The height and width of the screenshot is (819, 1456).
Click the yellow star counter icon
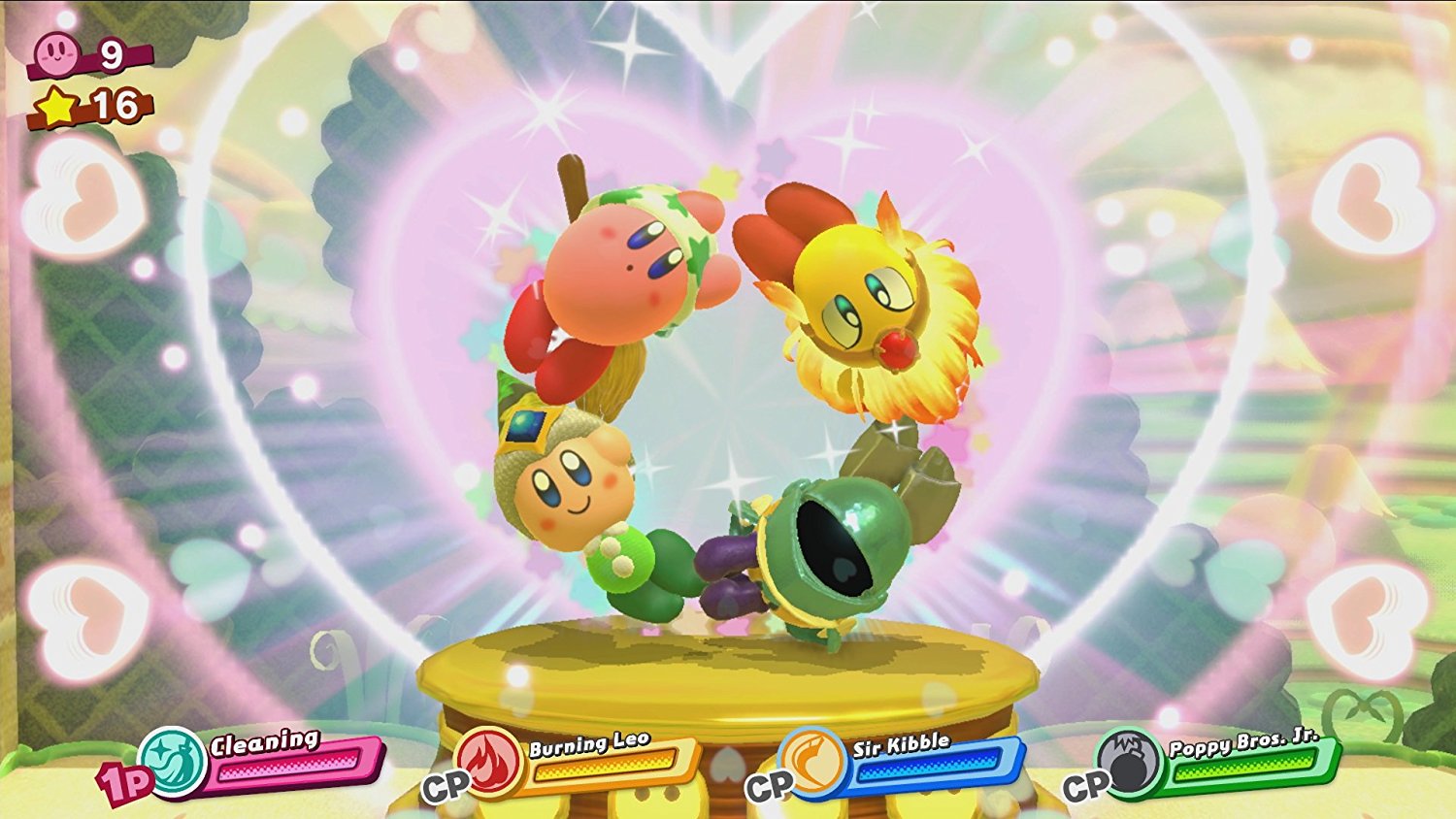56,107
